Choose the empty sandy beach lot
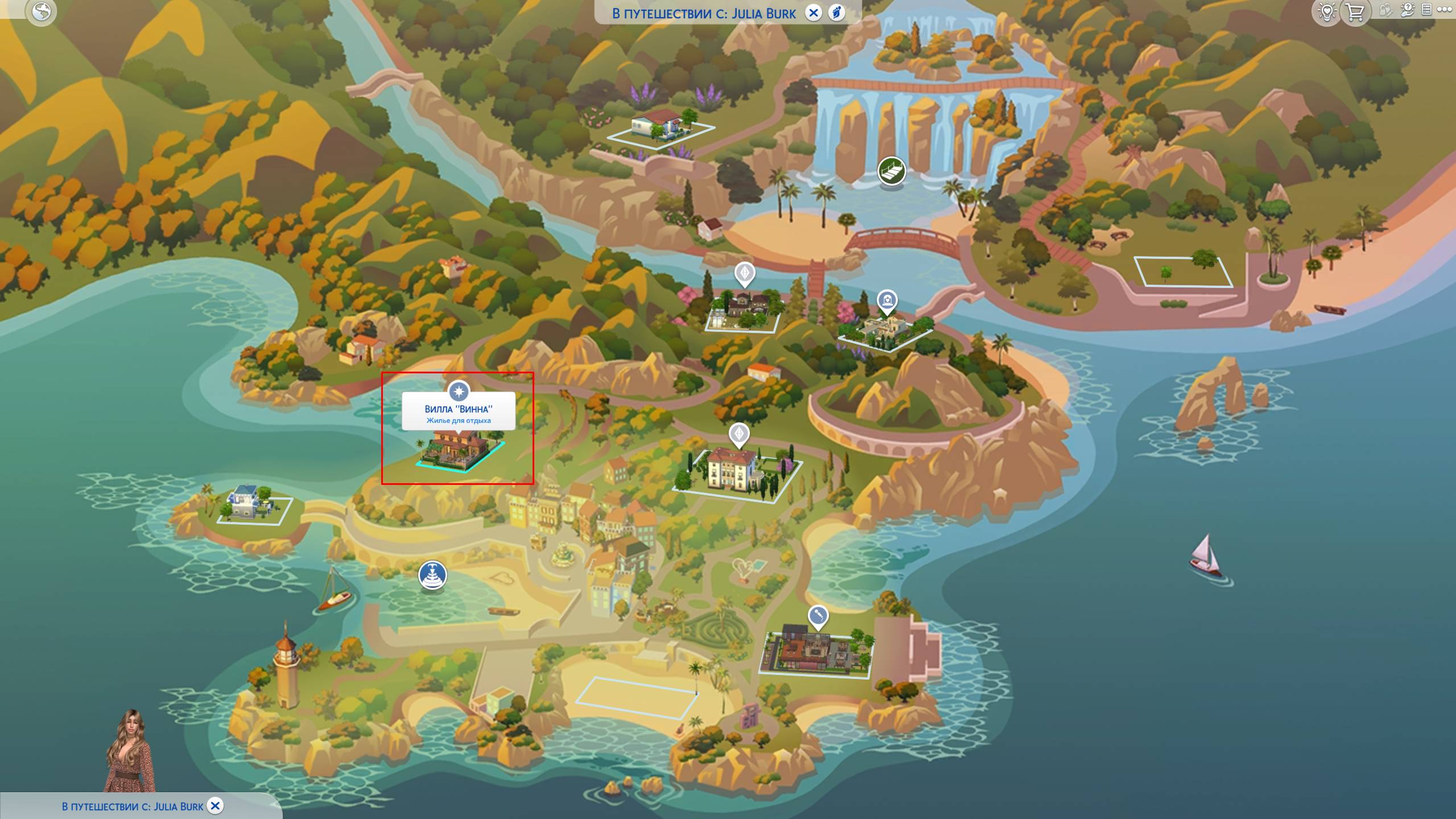Image resolution: width=1456 pixels, height=819 pixels. 636,697
